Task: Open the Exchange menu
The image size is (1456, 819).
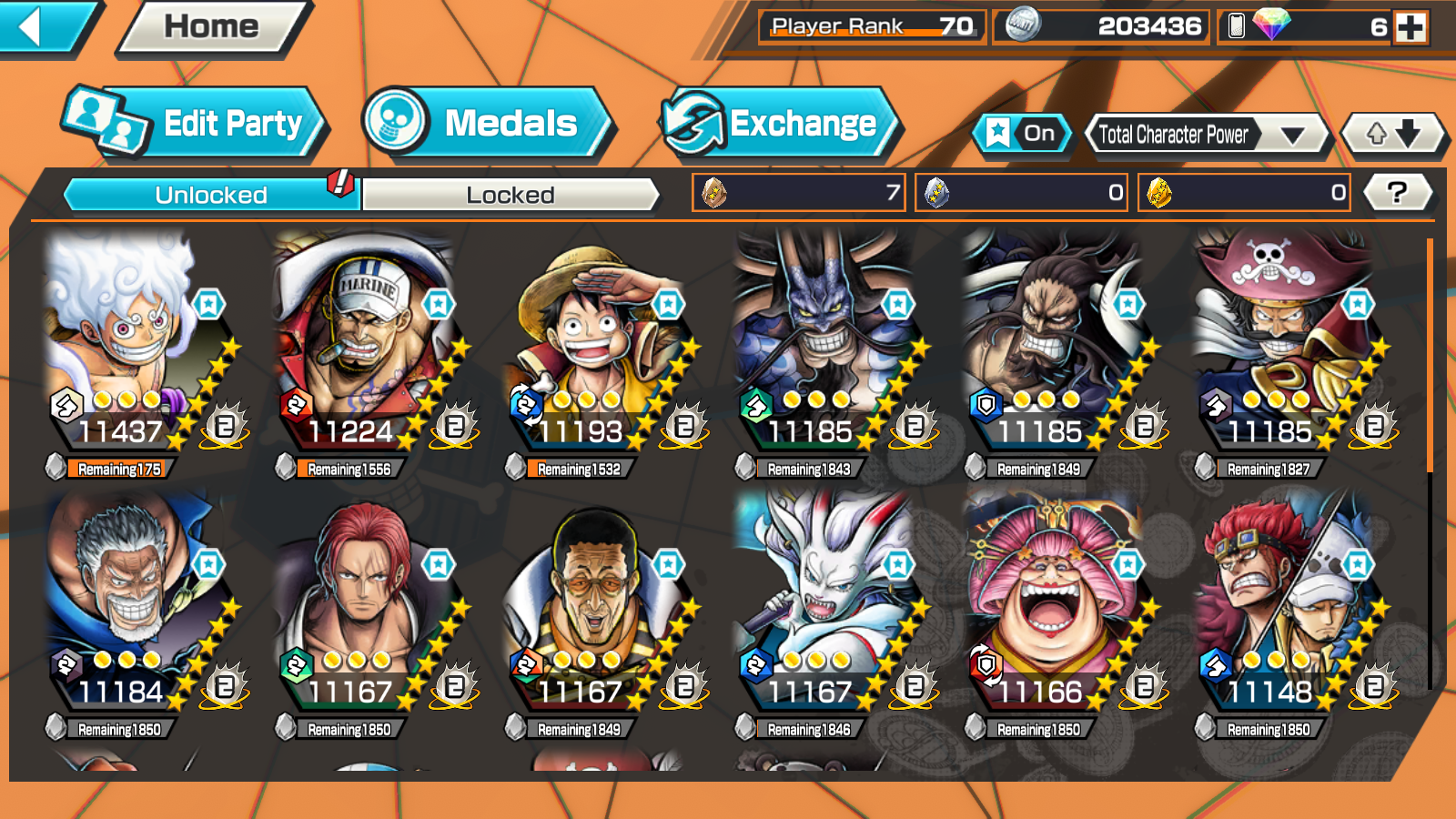Action: tap(781, 123)
